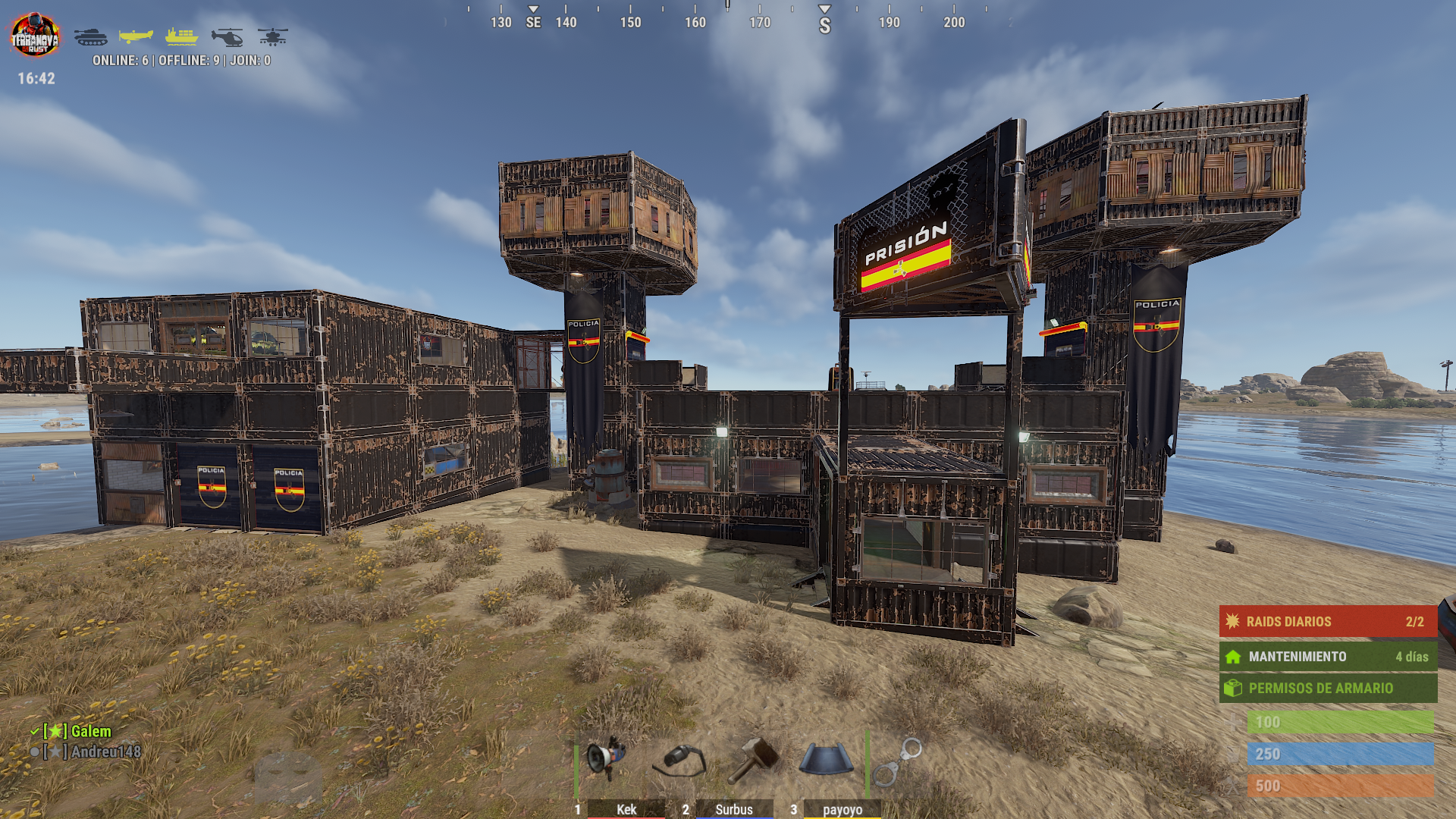Click the tank event icon
Viewport: 1456px width, 819px height.
click(91, 36)
